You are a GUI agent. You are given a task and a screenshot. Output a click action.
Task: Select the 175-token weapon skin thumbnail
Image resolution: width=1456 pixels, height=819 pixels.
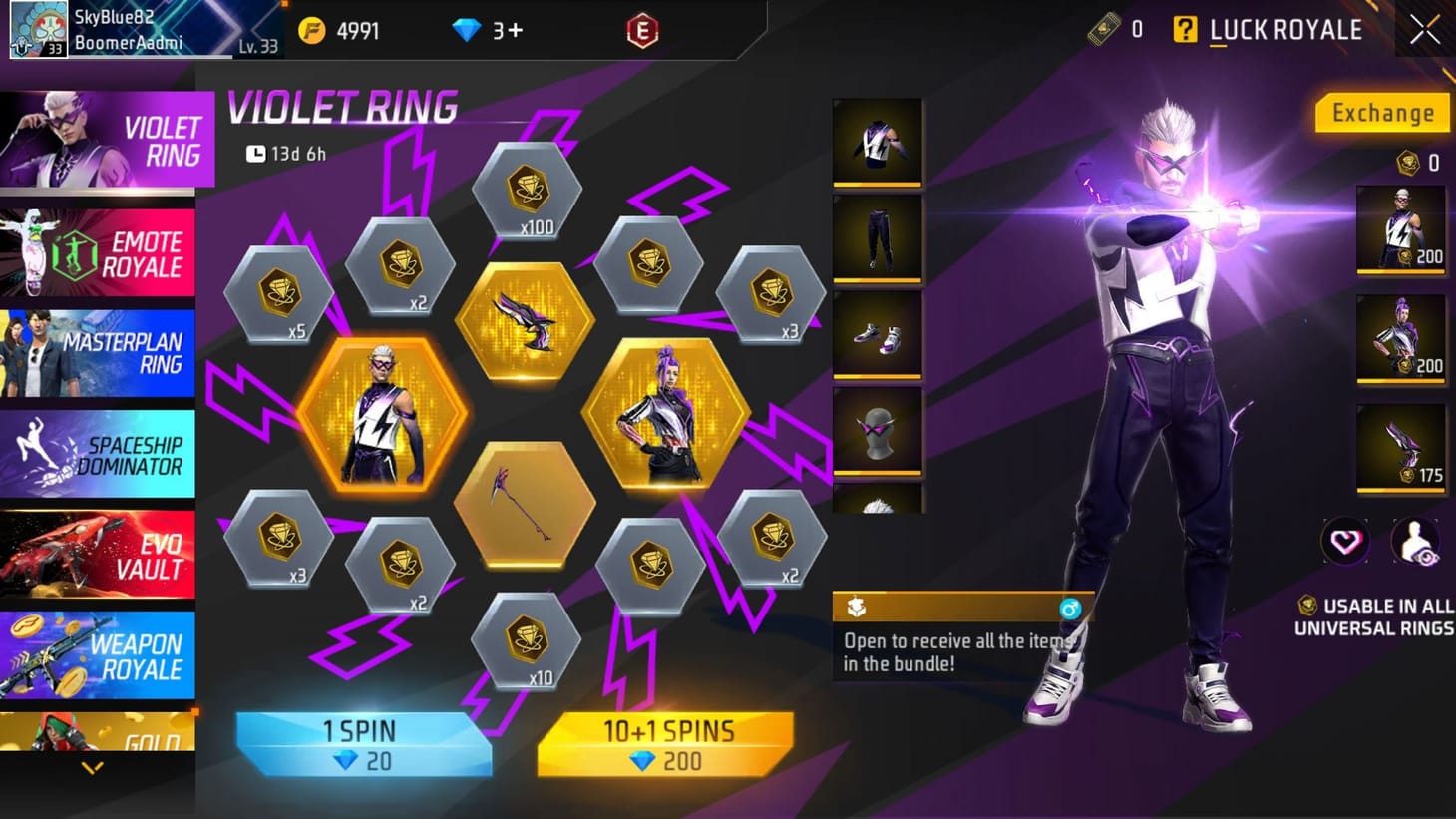[x=1400, y=447]
